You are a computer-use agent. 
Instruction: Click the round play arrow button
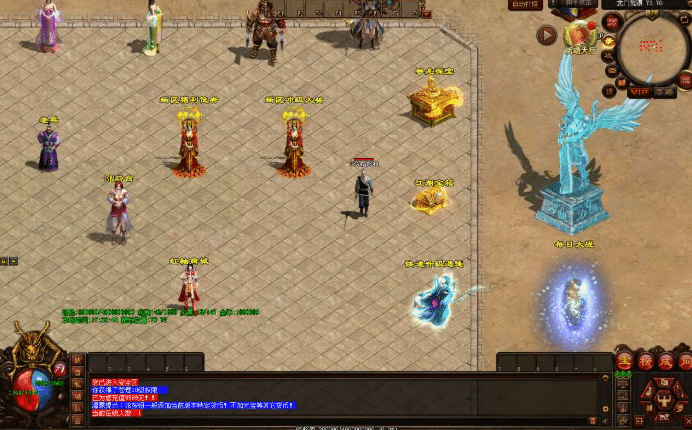[546, 36]
